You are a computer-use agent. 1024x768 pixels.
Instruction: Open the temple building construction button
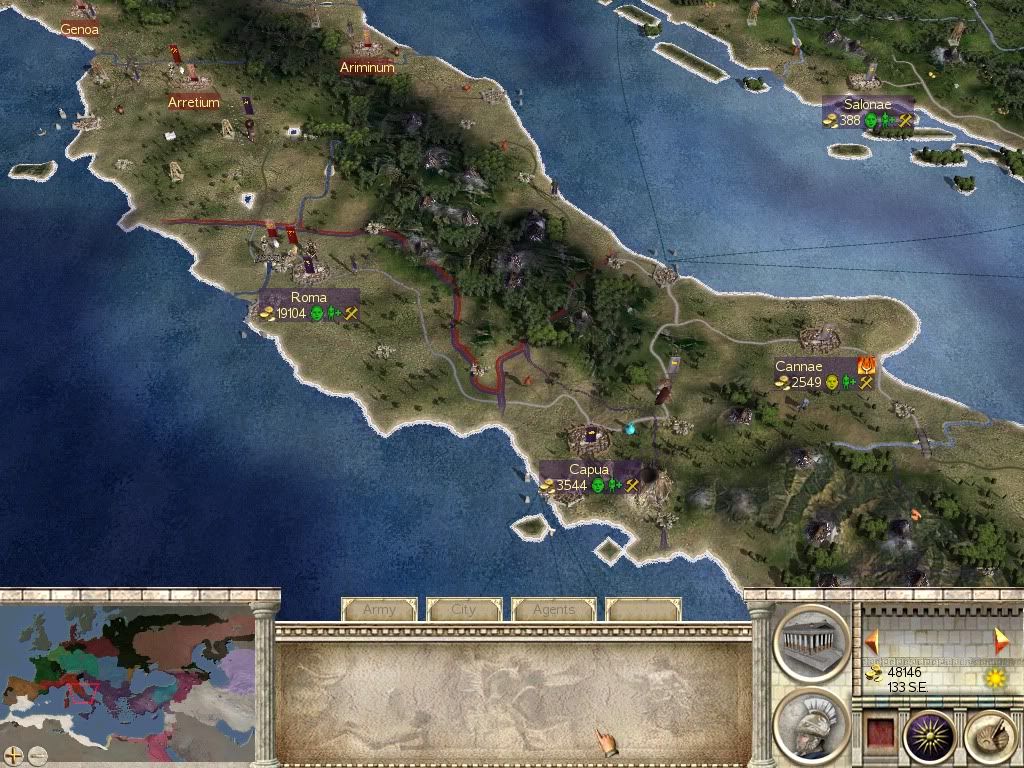811,642
